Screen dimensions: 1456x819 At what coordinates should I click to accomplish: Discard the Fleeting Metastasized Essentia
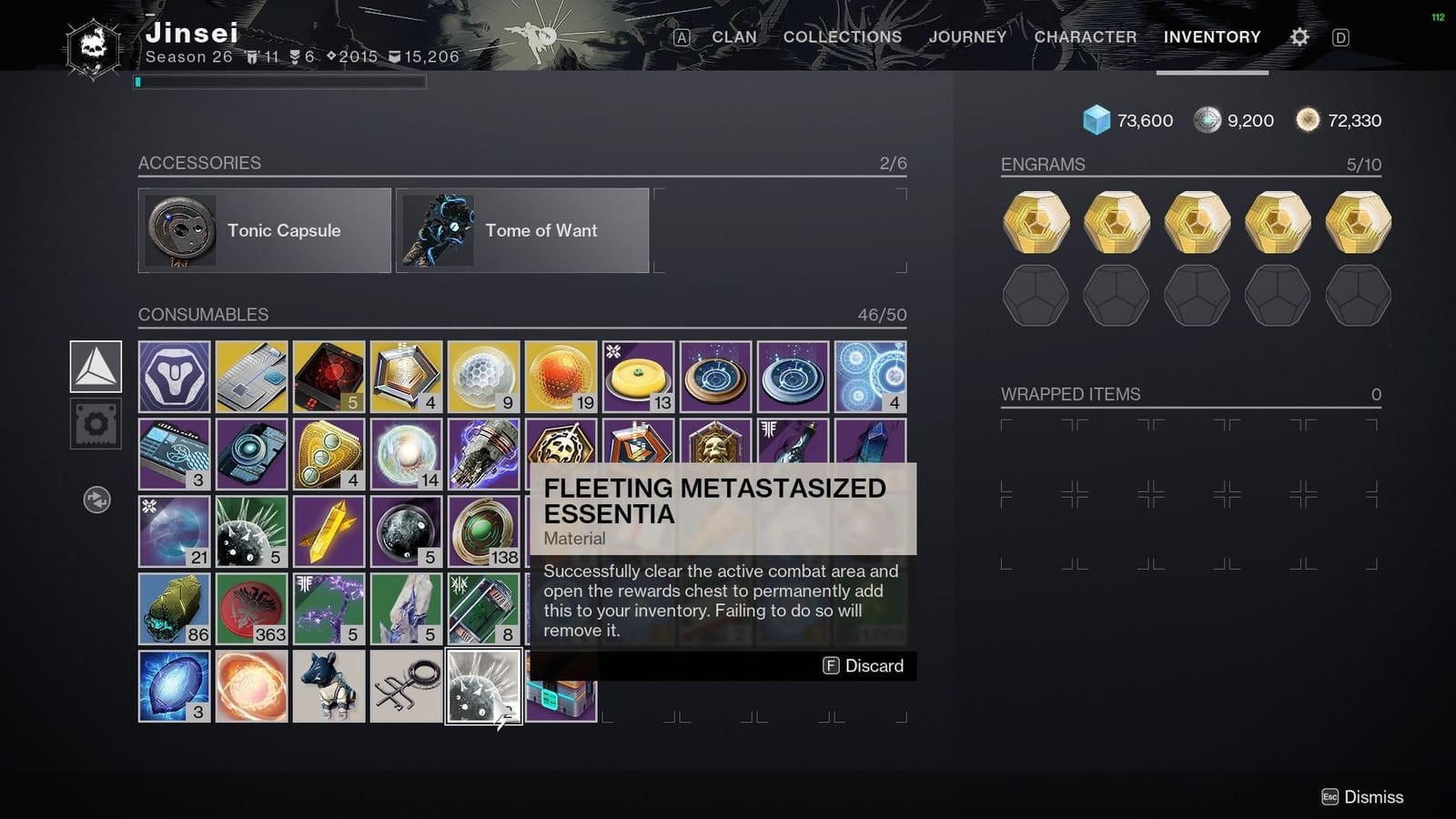pyautogui.click(x=863, y=665)
